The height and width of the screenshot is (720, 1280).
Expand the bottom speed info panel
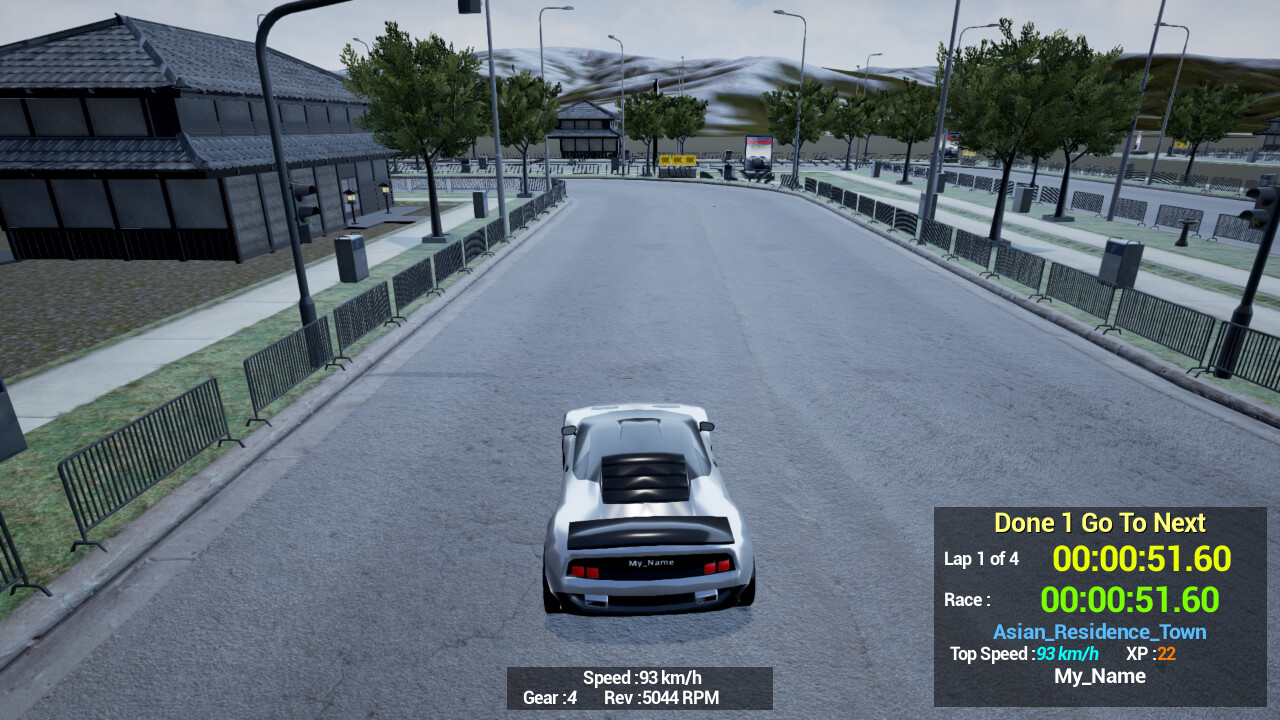coord(640,688)
